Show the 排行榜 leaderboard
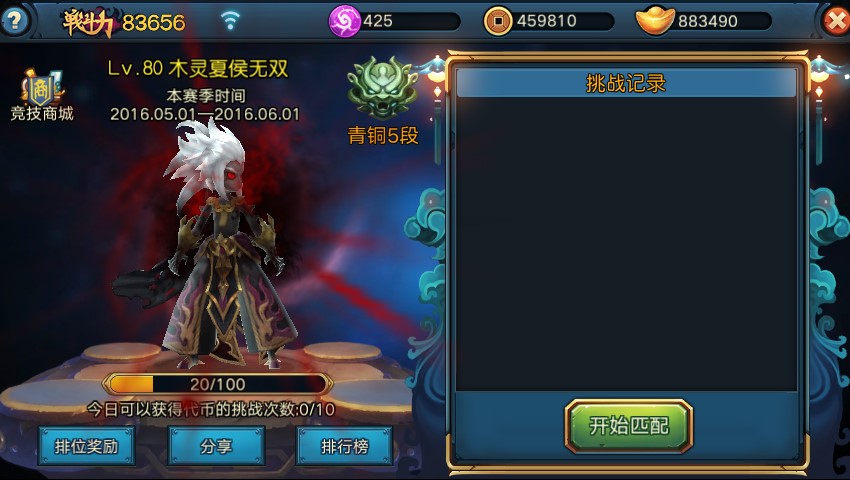The width and height of the screenshot is (850, 480). (x=344, y=446)
